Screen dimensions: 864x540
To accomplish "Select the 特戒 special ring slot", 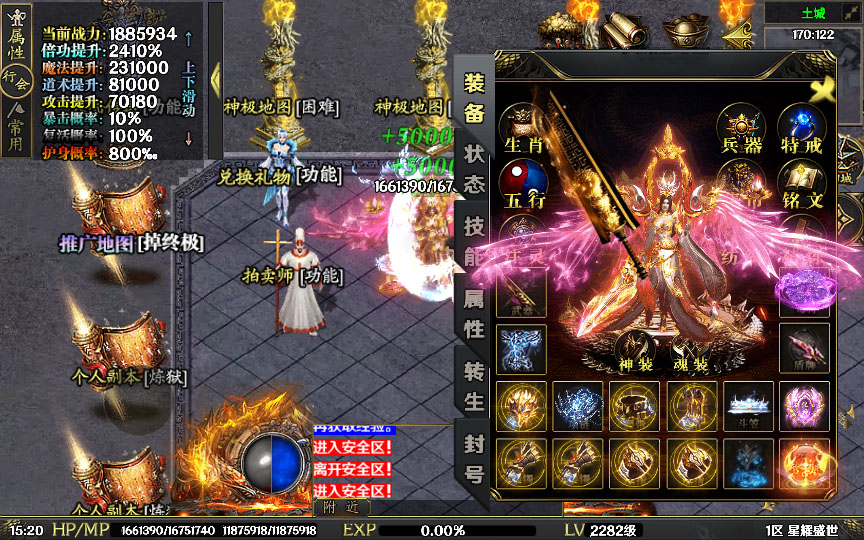I will [x=803, y=130].
